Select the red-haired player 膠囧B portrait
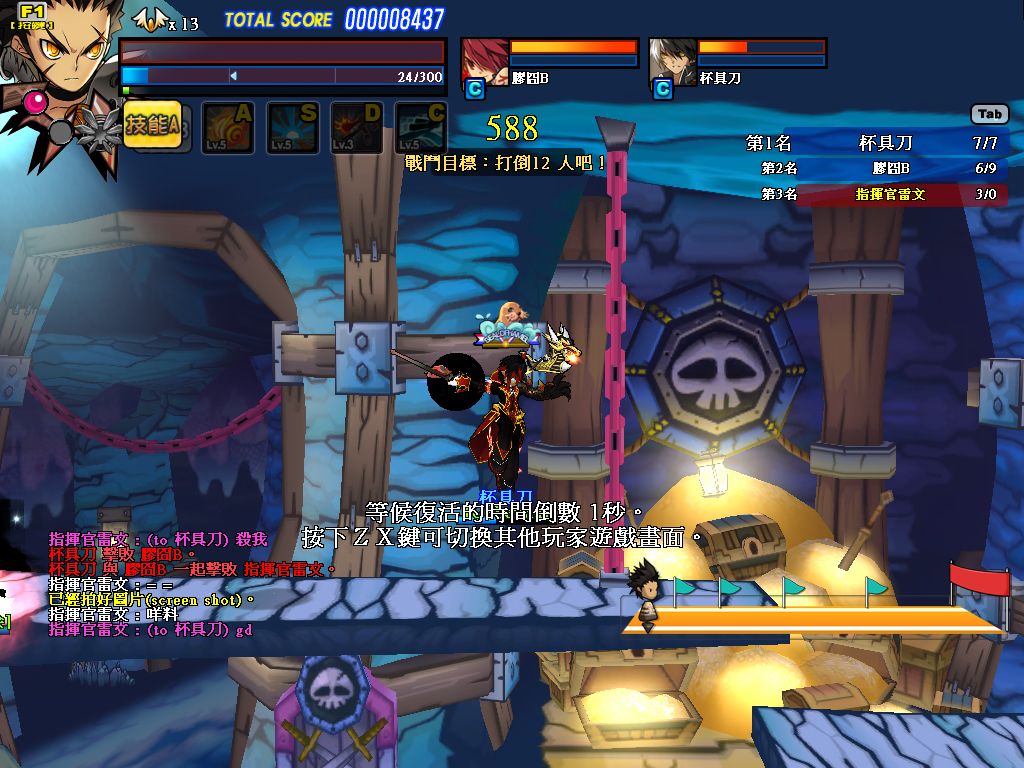This screenshot has height=768, width=1024. [485, 62]
